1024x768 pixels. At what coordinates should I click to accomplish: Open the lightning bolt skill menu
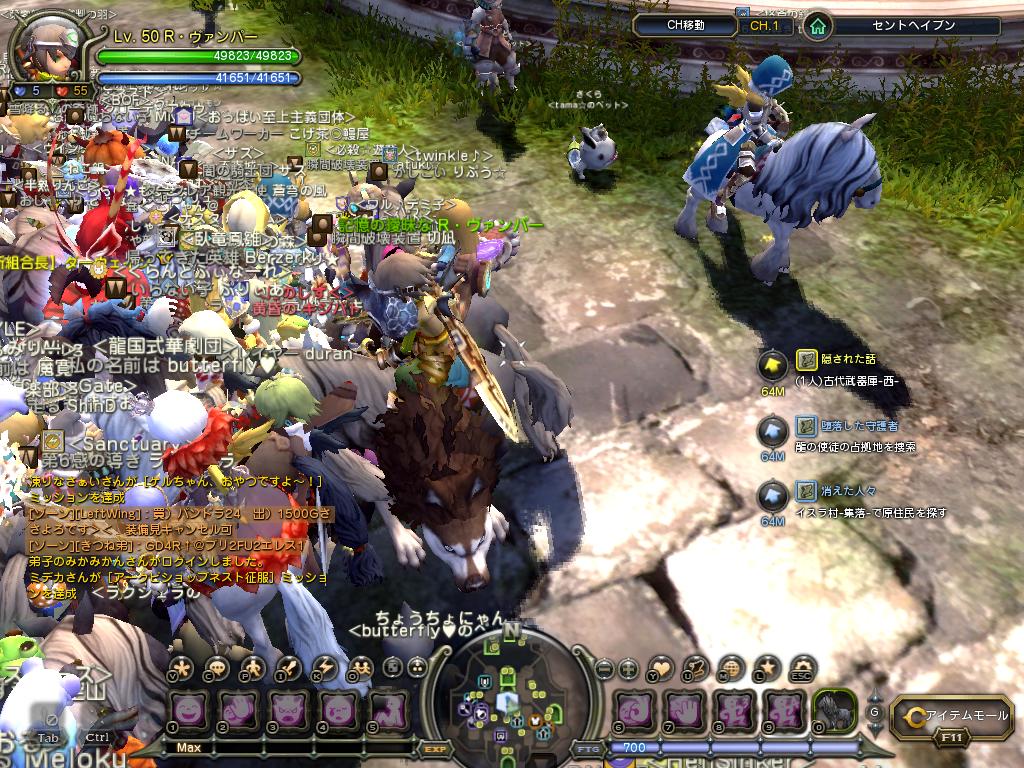[x=326, y=668]
